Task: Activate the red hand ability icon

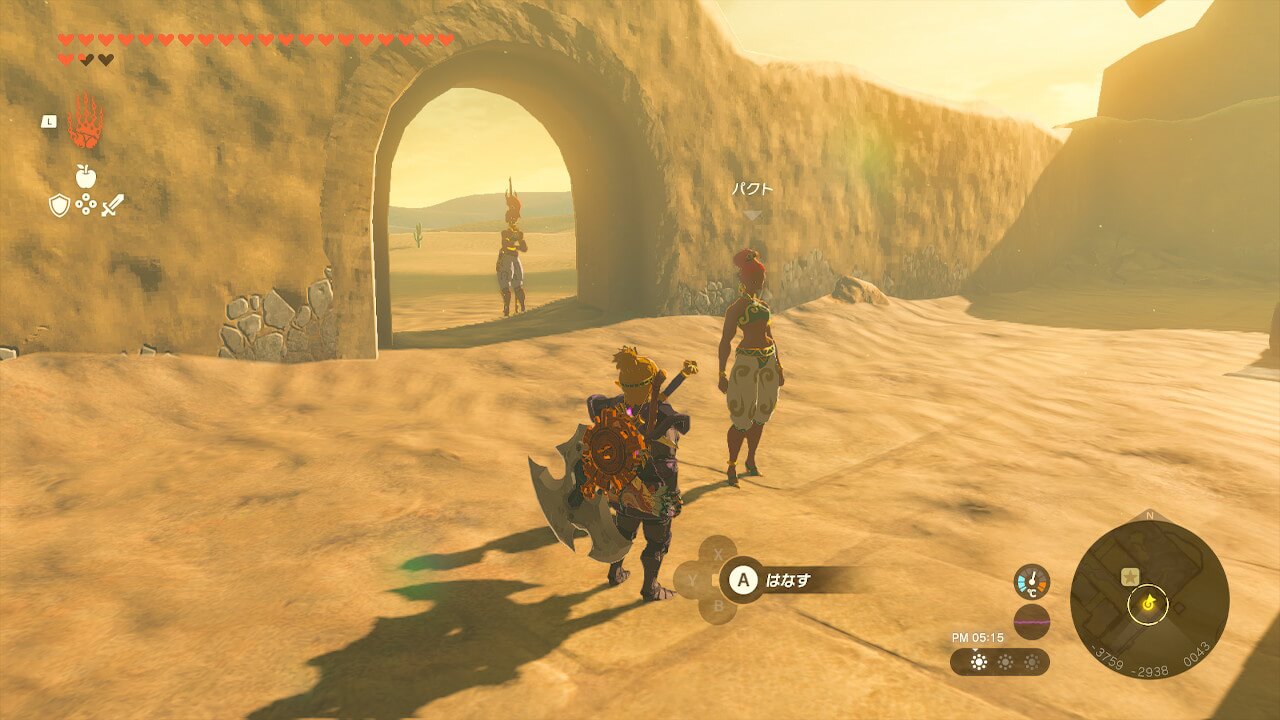Action: tap(85, 122)
